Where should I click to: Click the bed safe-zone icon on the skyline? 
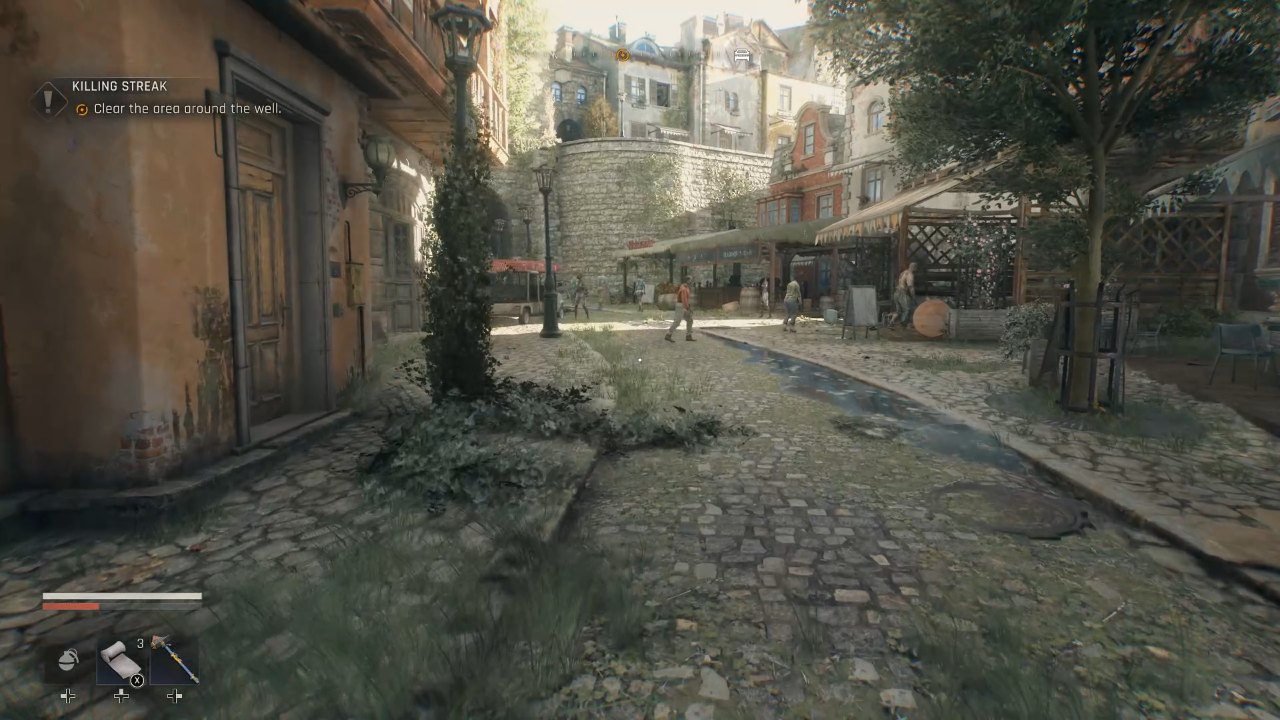[740, 55]
